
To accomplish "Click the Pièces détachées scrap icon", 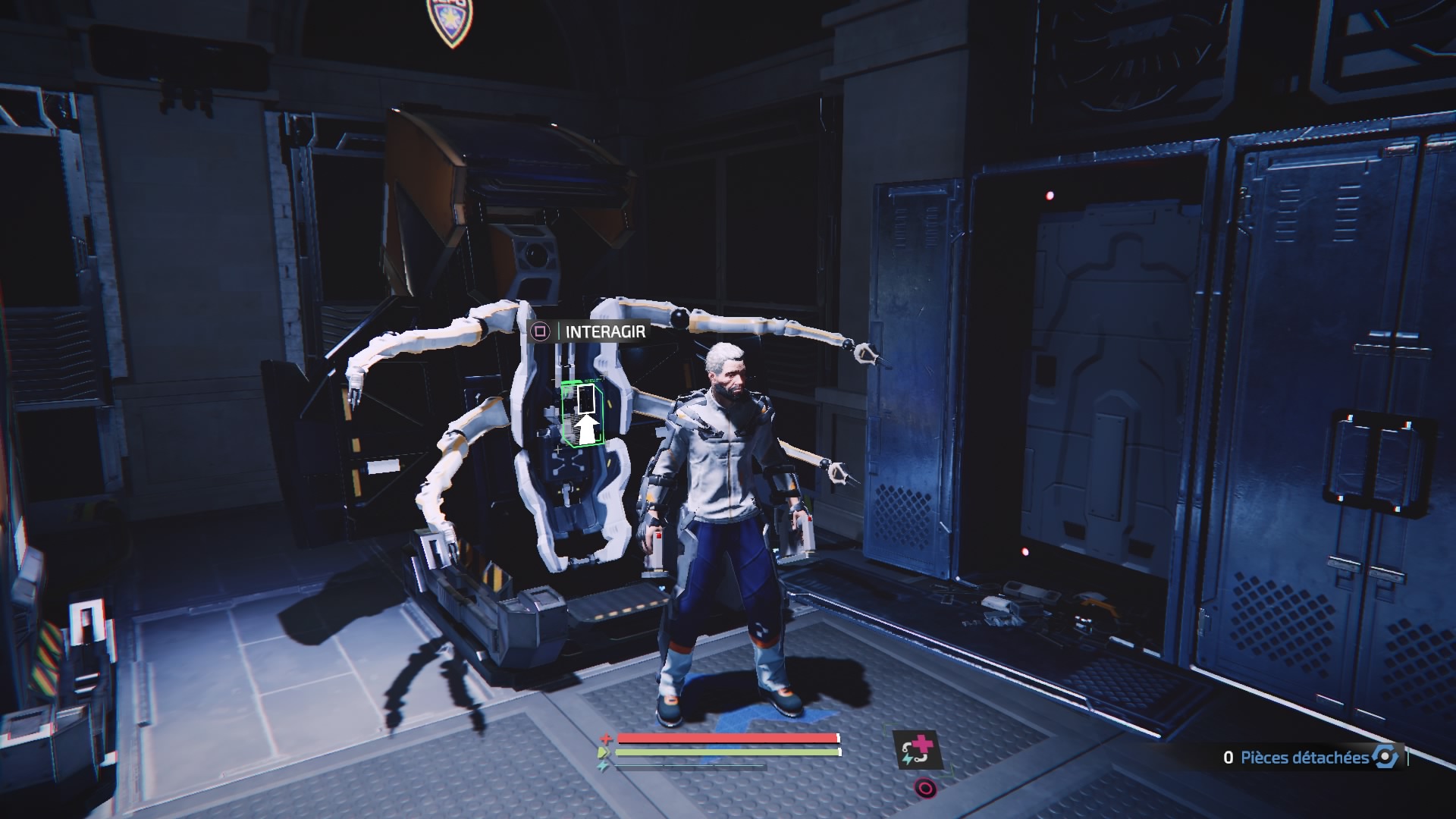I will [x=1385, y=757].
